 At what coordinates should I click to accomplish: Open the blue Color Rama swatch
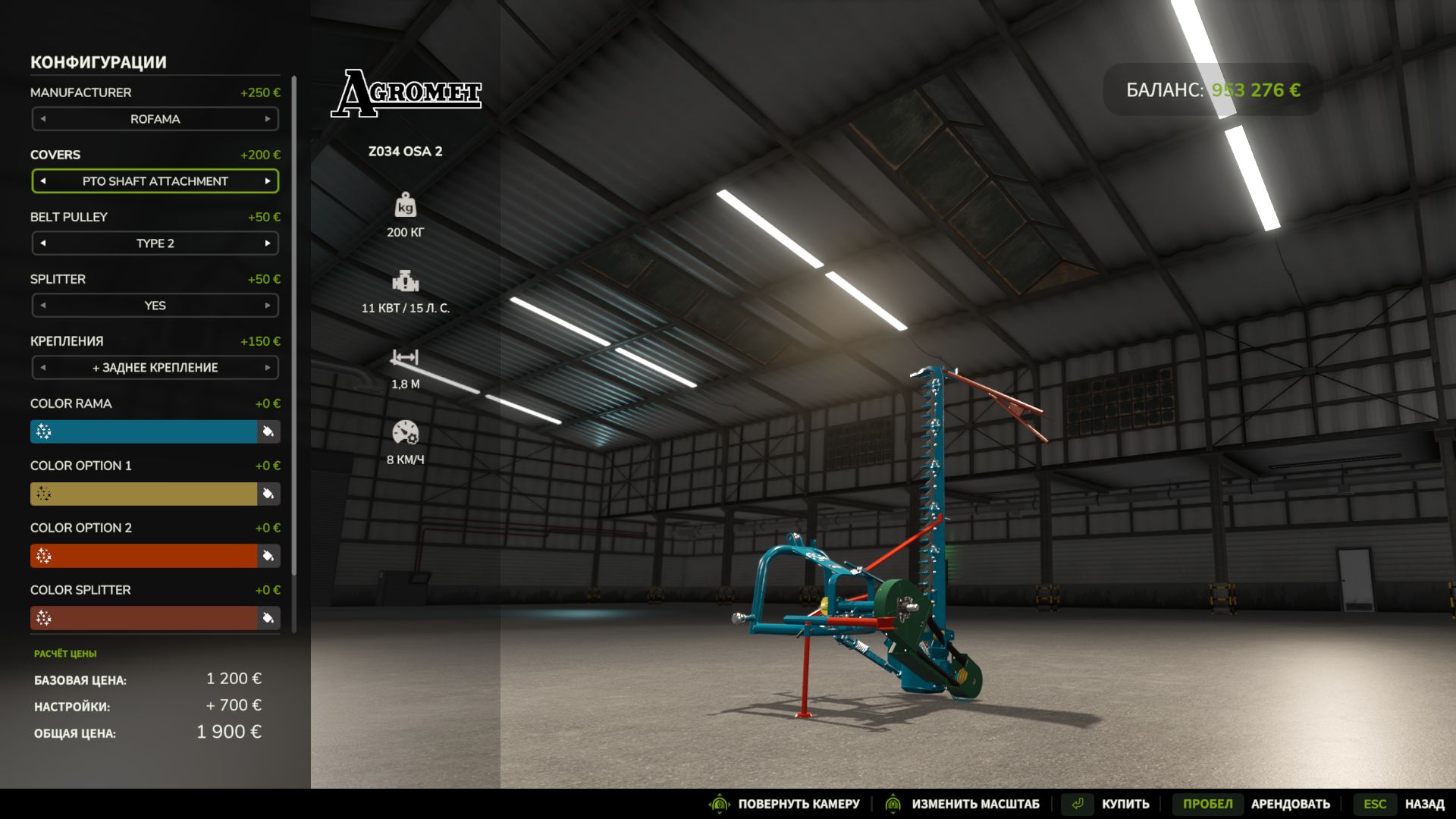(144, 431)
